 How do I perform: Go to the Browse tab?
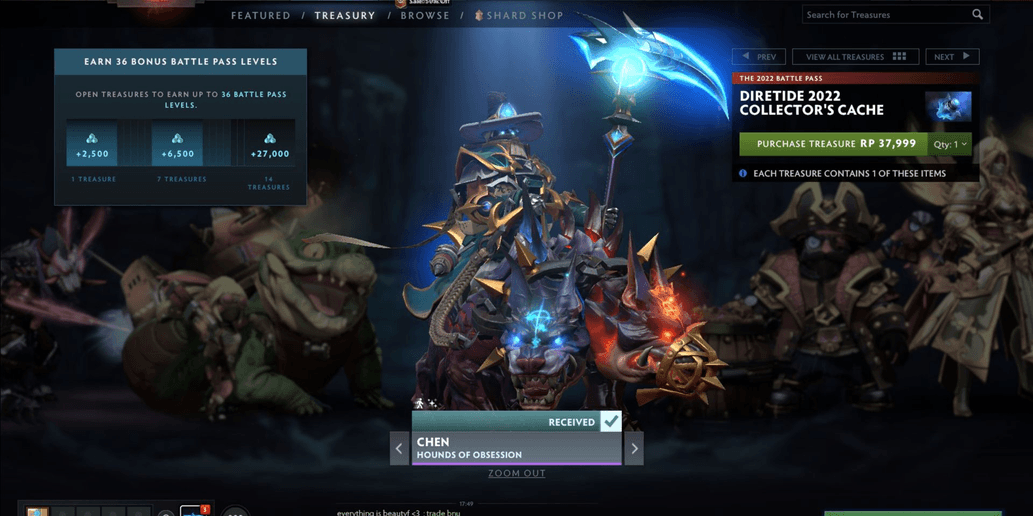click(x=425, y=16)
